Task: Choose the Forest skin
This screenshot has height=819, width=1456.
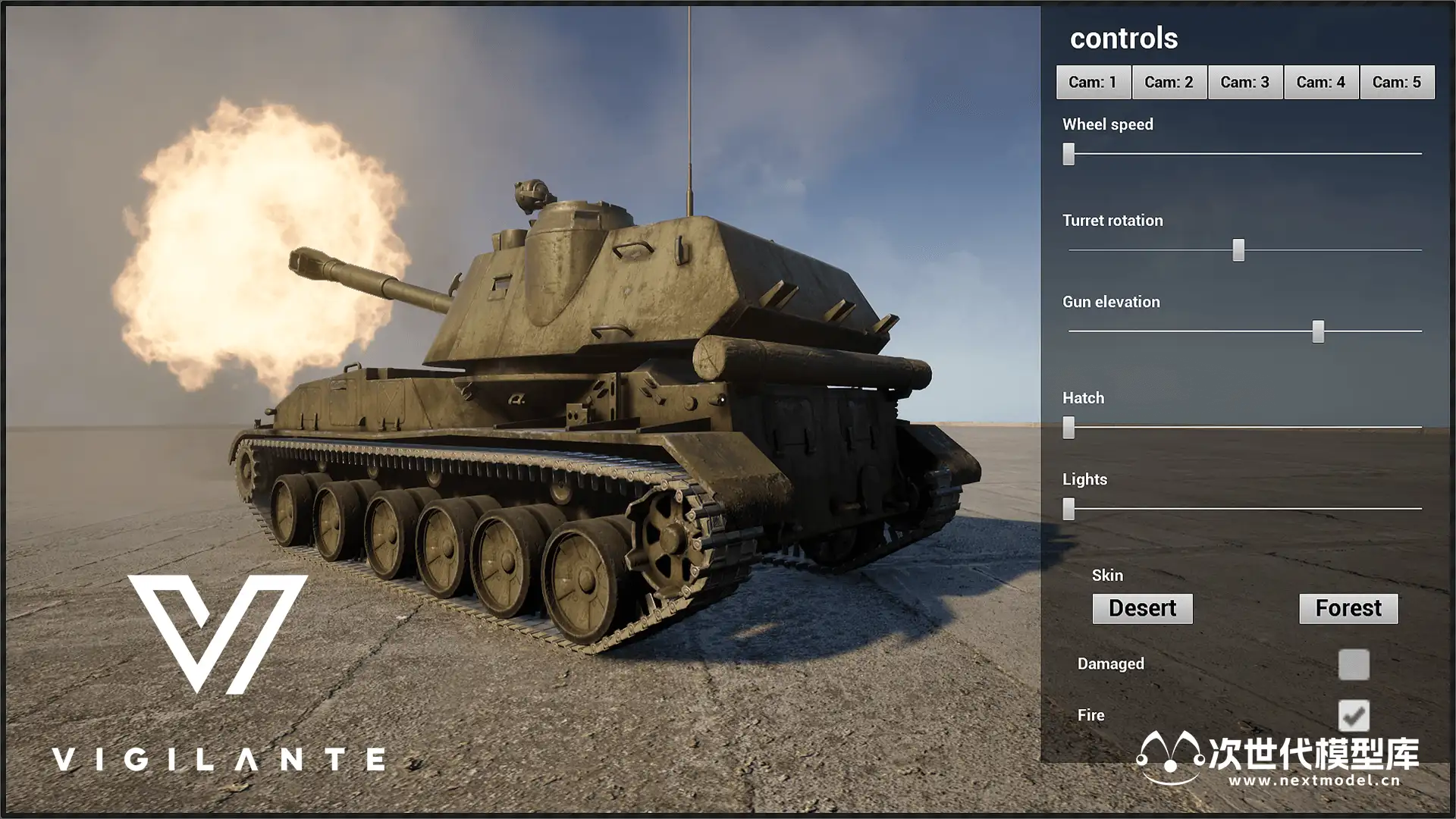Action: click(x=1348, y=608)
